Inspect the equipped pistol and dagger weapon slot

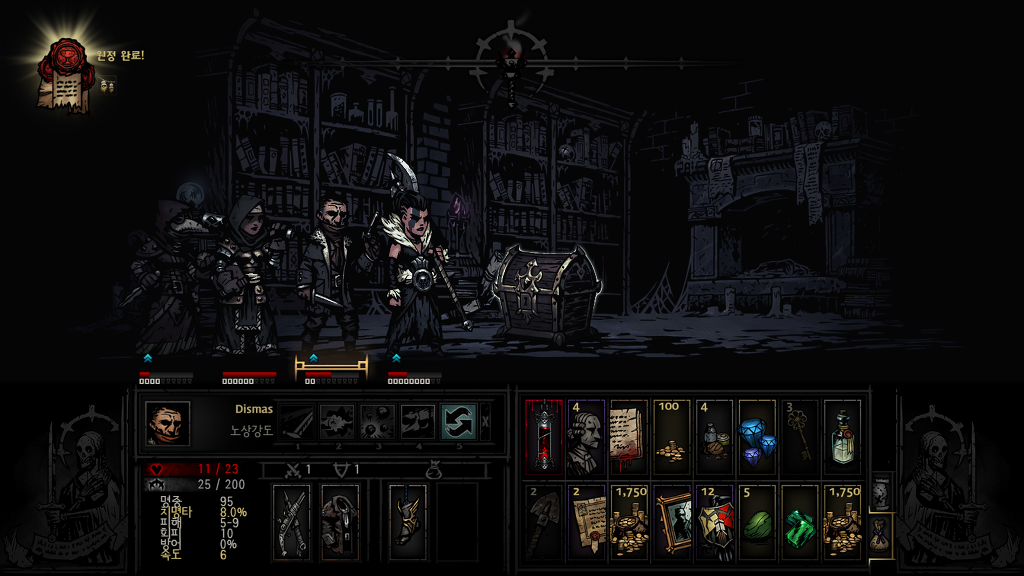pos(292,518)
